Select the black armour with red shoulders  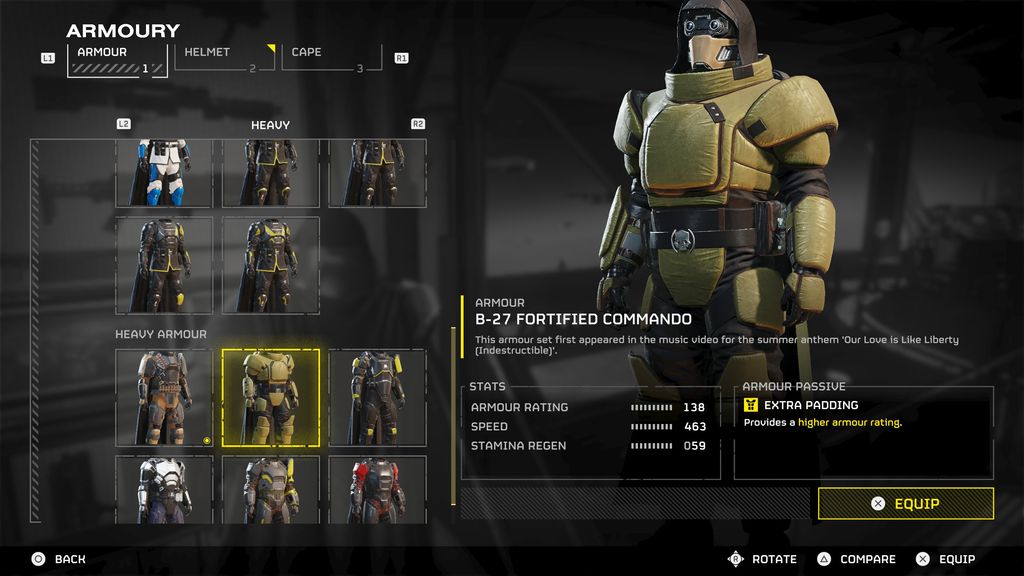coord(377,489)
